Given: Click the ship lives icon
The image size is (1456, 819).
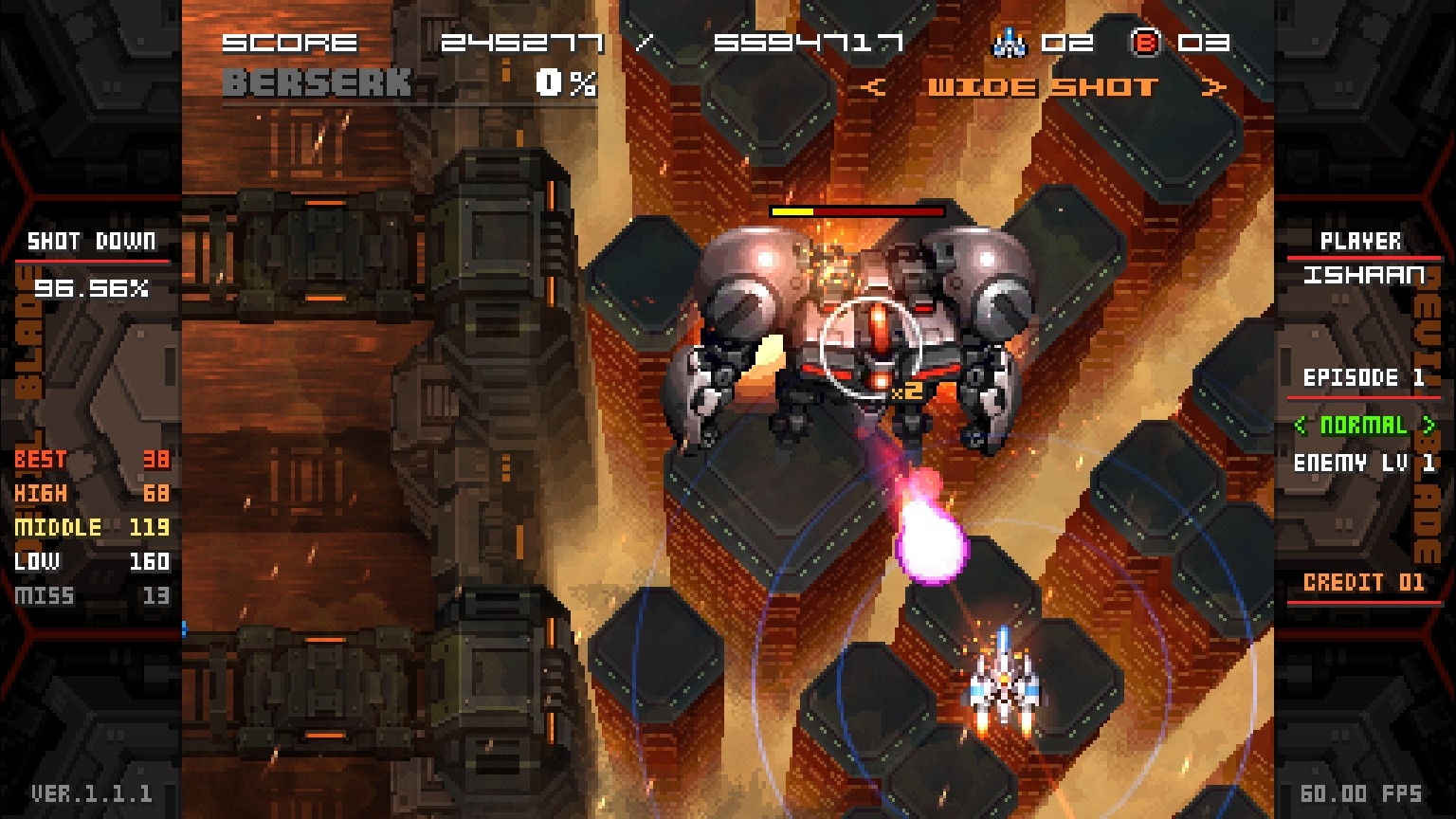Looking at the screenshot, I should click(x=1010, y=43).
